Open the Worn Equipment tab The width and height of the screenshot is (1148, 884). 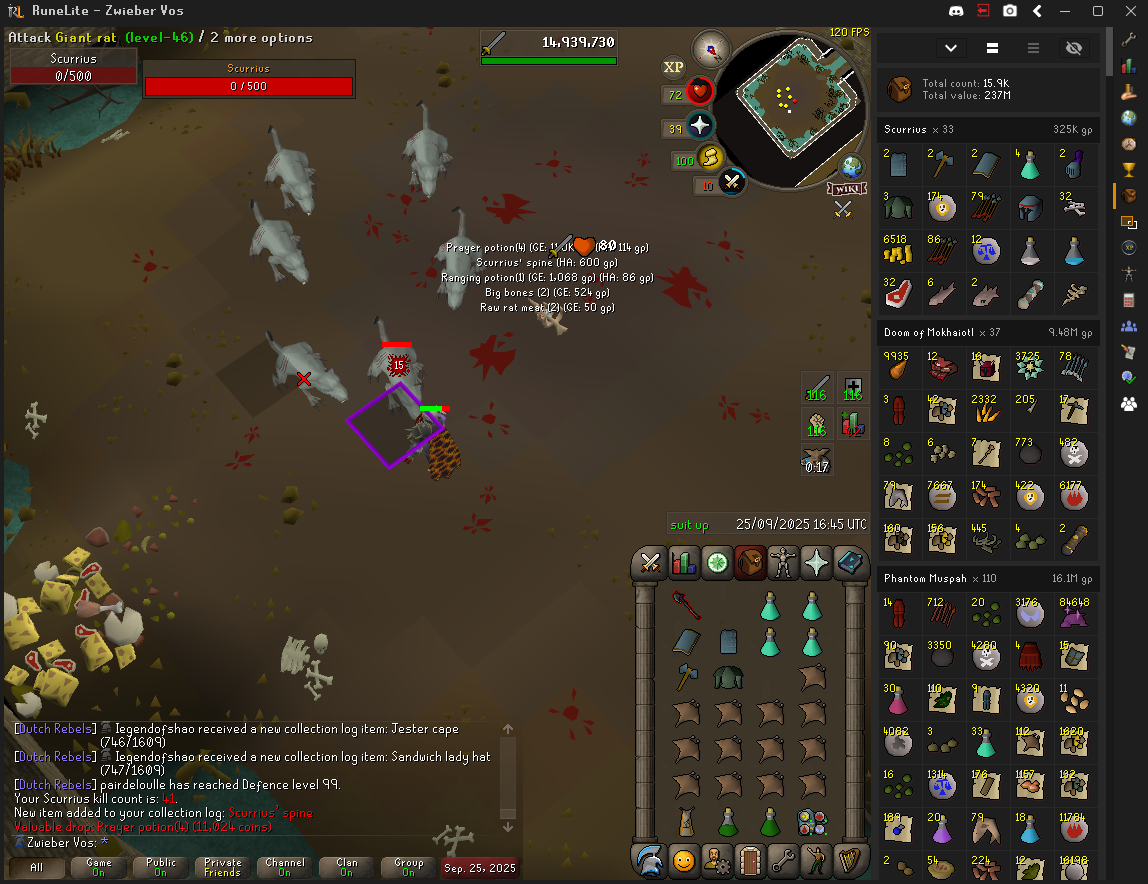coord(783,563)
